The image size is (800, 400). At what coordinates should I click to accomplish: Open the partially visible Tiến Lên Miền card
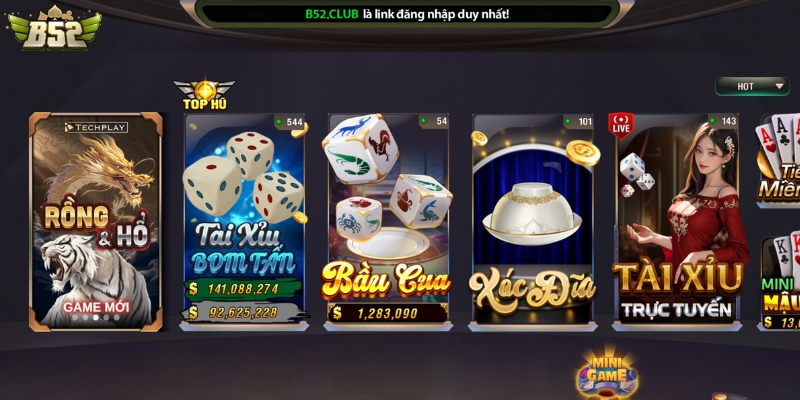pos(779,160)
